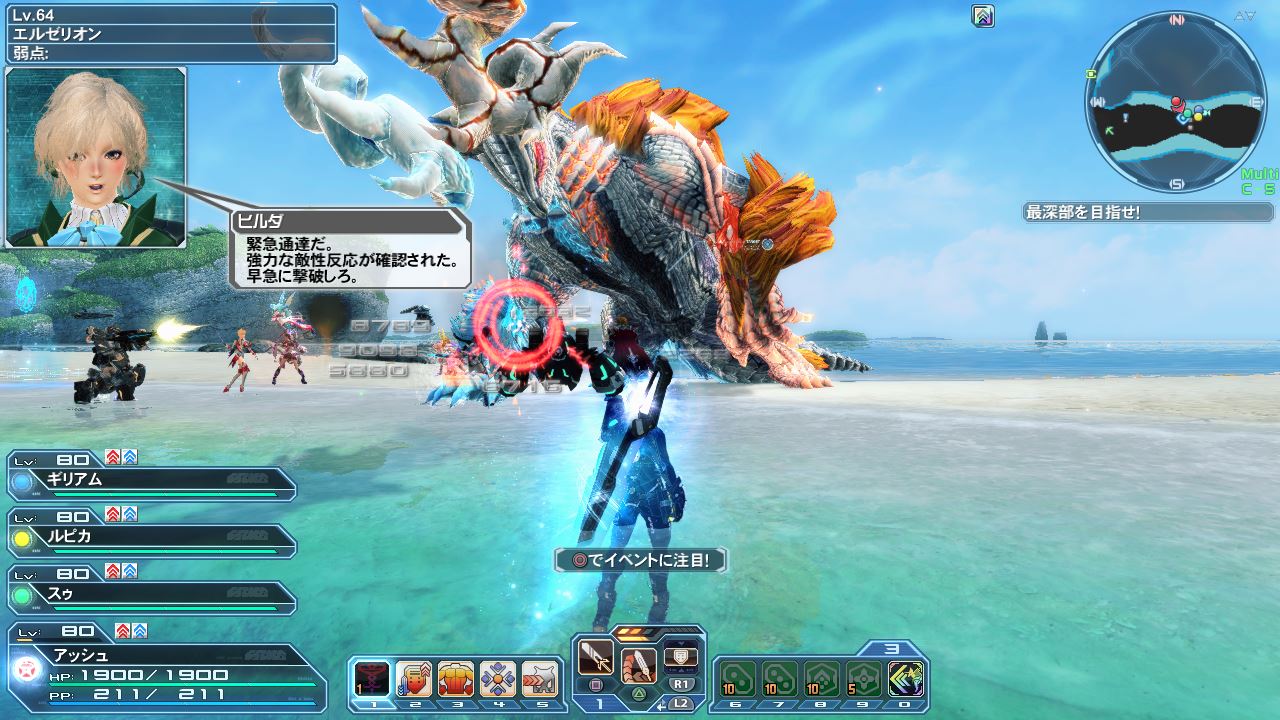Image resolution: width=1280 pixels, height=720 pixels.
Task: Trigger the blue diamond burst skill
Action: coord(497,679)
